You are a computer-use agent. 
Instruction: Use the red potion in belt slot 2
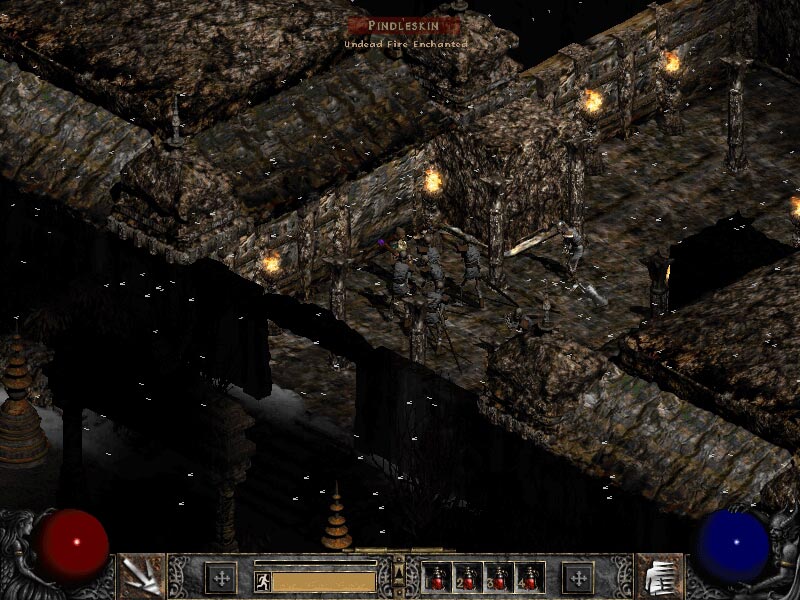pyautogui.click(x=469, y=578)
